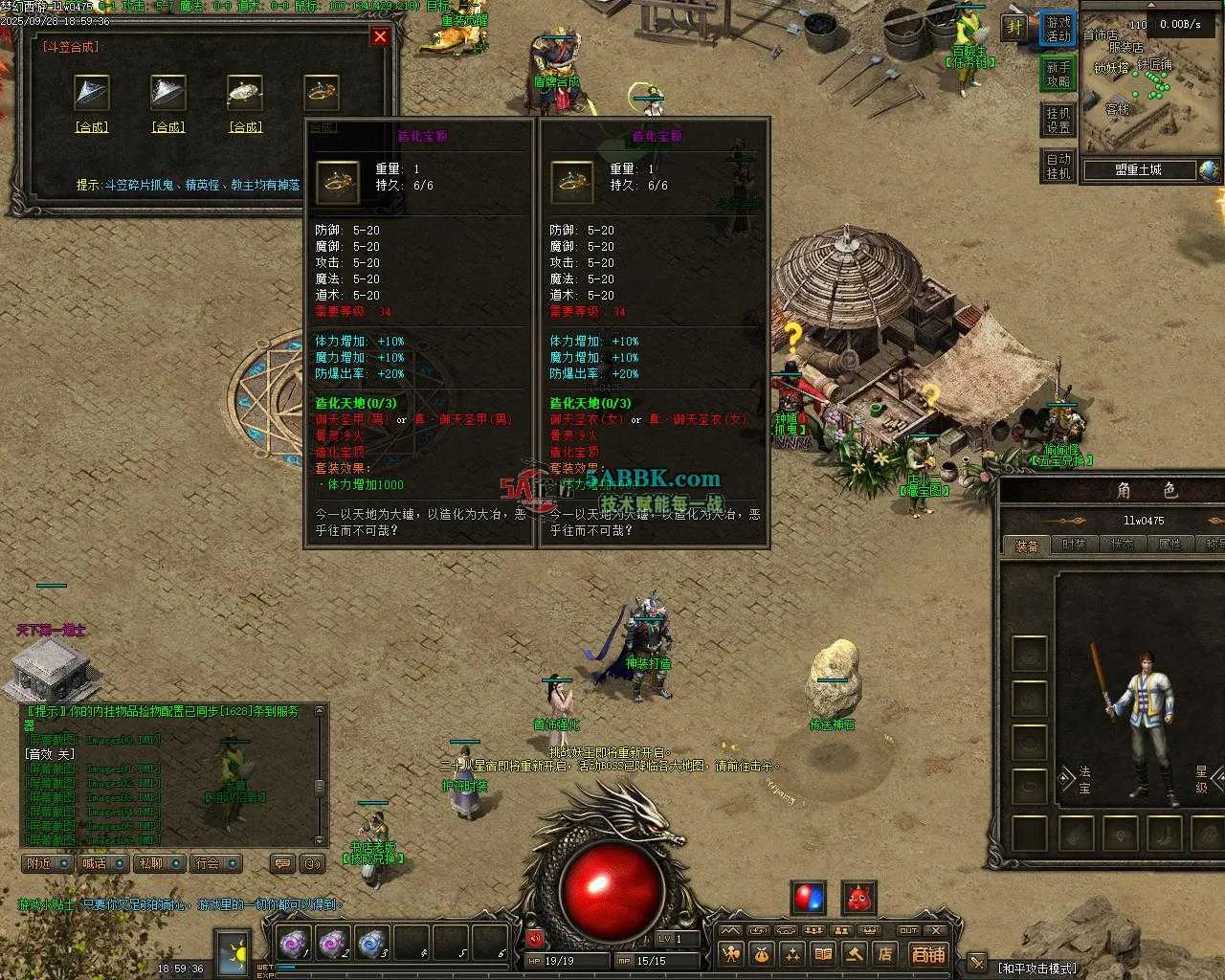1225x980 pixels.
Task: Switch chat to 附近 nearby channel
Action: 48,863
